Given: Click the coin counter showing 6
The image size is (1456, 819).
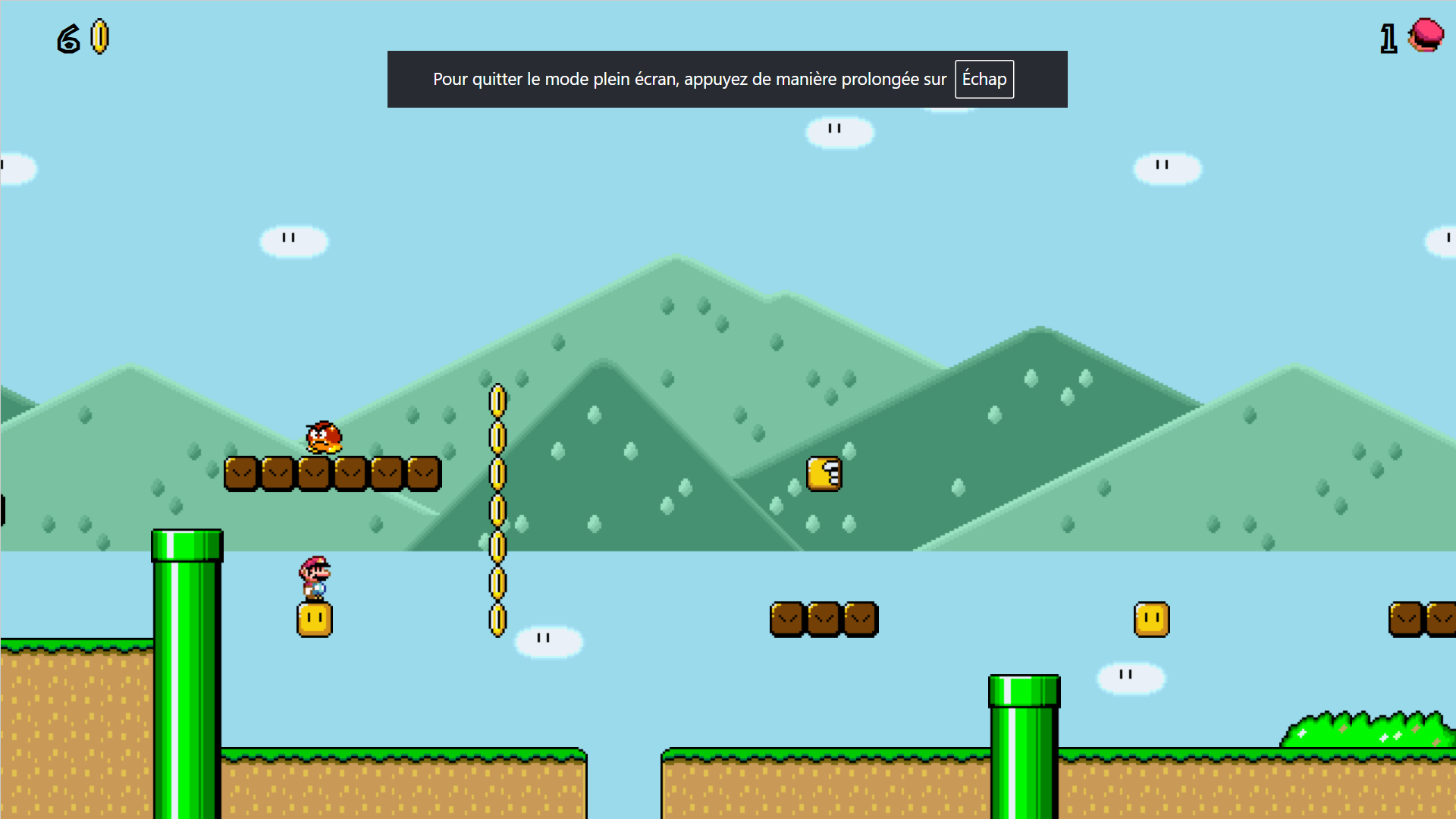Looking at the screenshot, I should point(67,38).
